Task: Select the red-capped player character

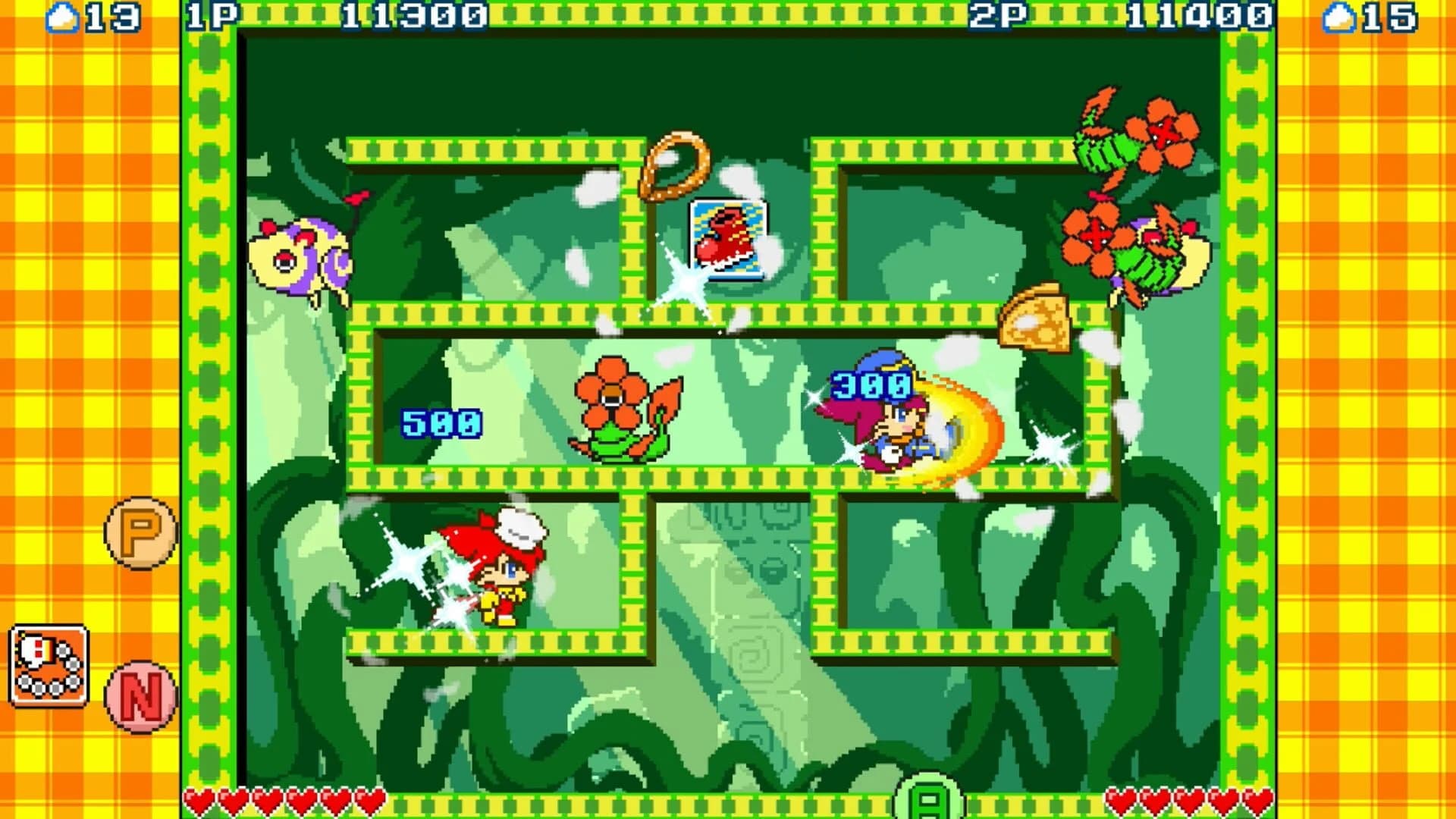Action: (500, 576)
